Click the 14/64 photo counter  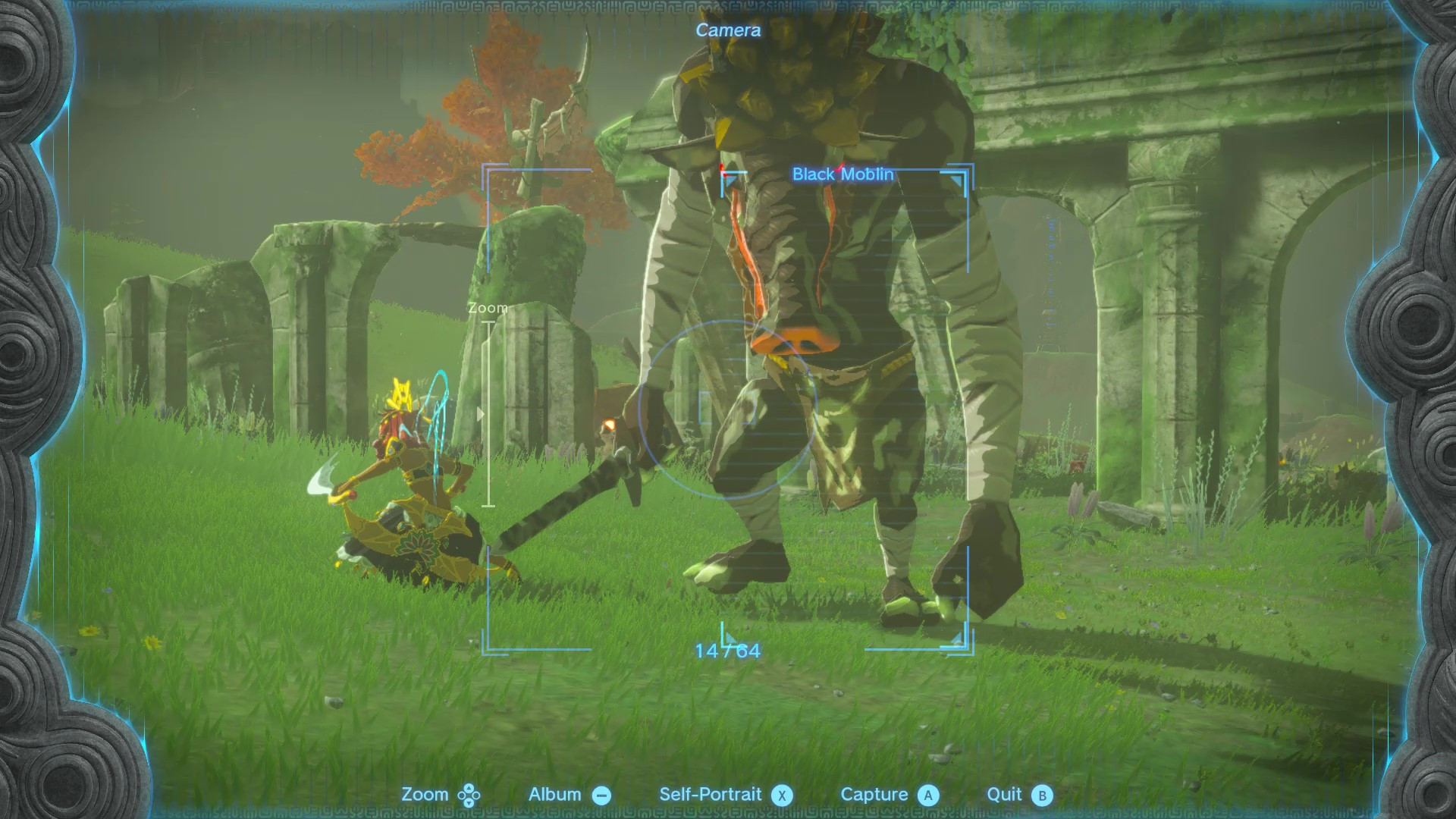(726, 650)
